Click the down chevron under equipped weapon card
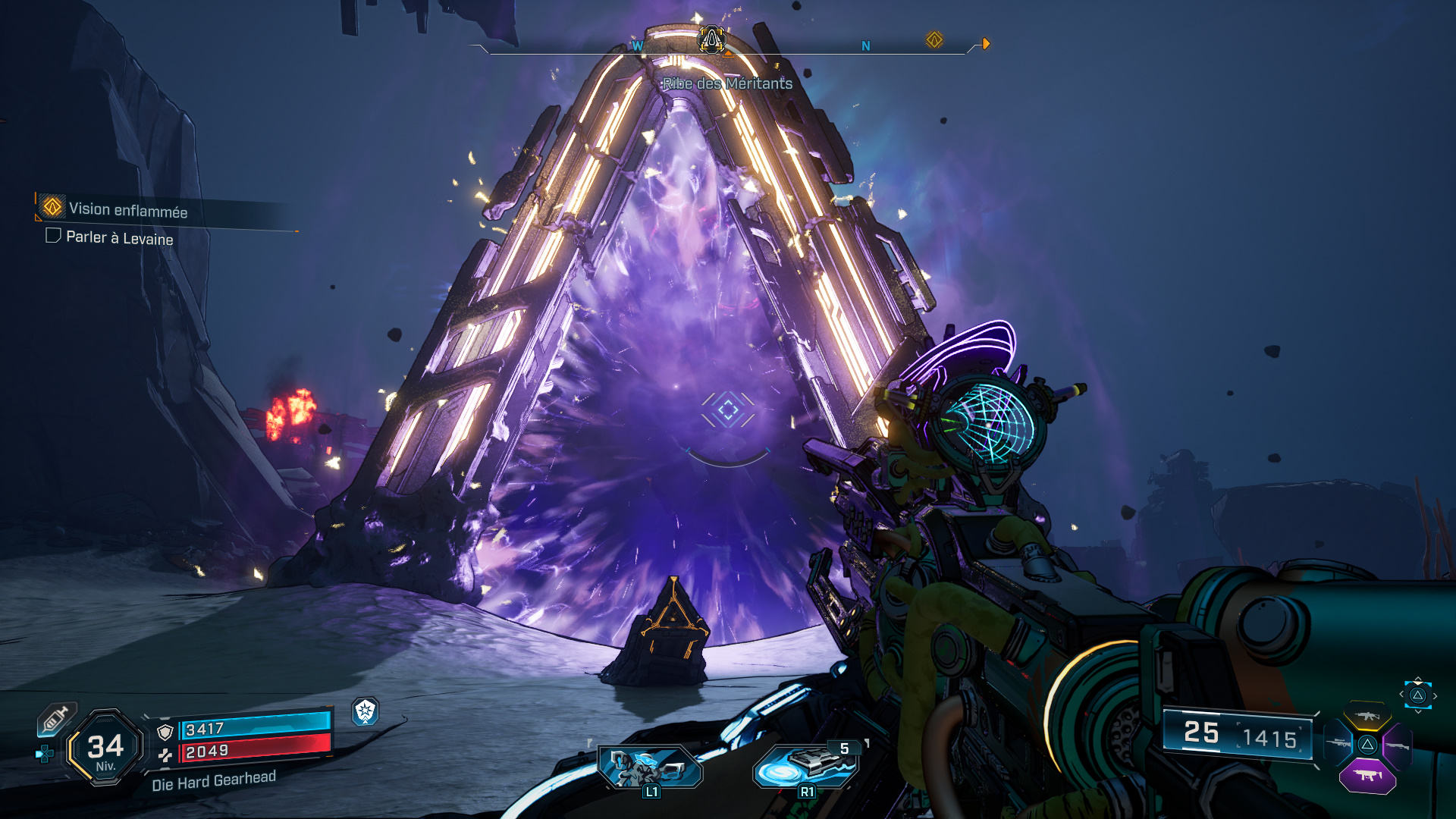The width and height of the screenshot is (1456, 819). pyautogui.click(x=1419, y=712)
